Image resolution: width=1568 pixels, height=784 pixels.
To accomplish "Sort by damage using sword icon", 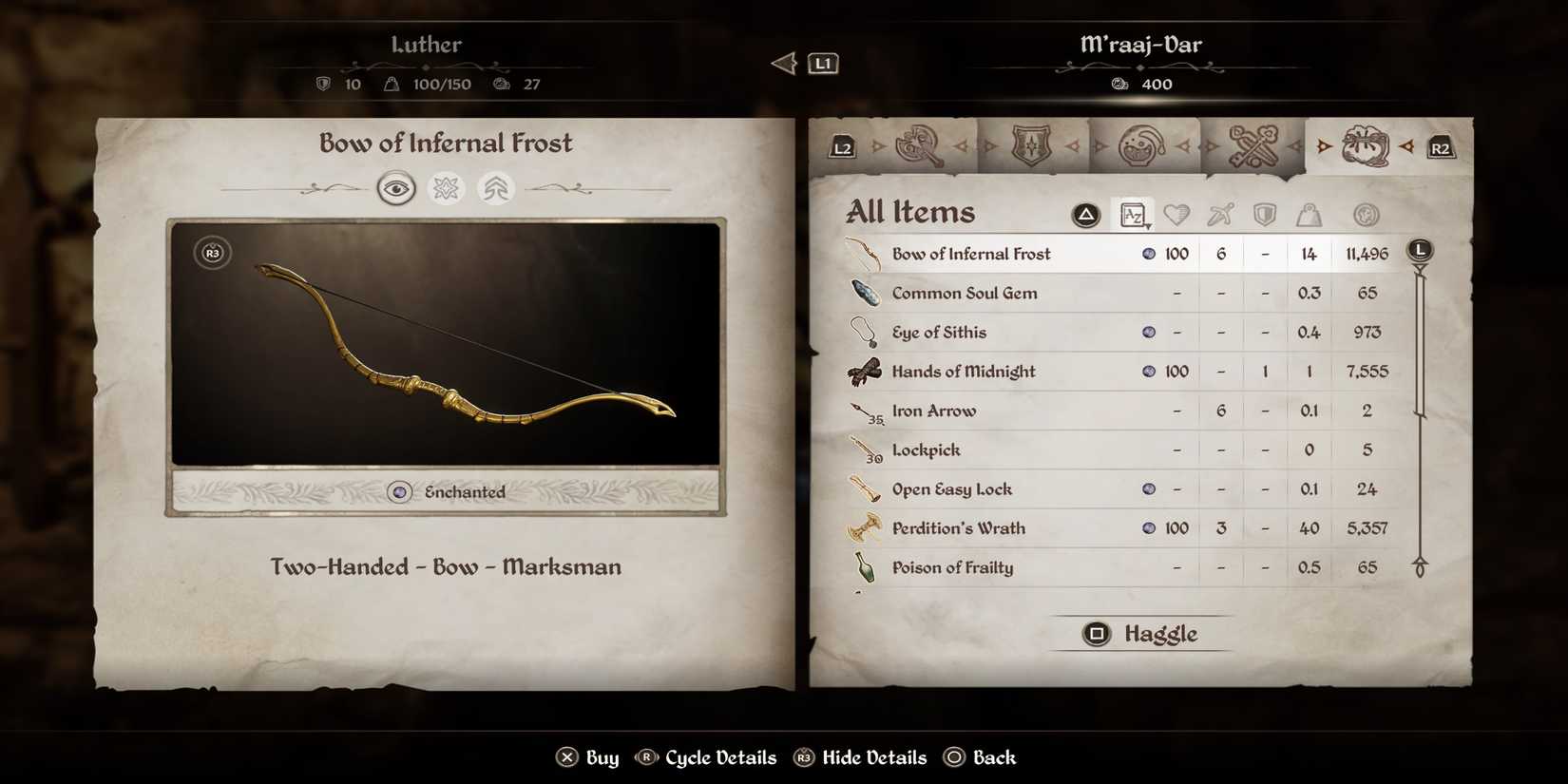I will [1220, 214].
